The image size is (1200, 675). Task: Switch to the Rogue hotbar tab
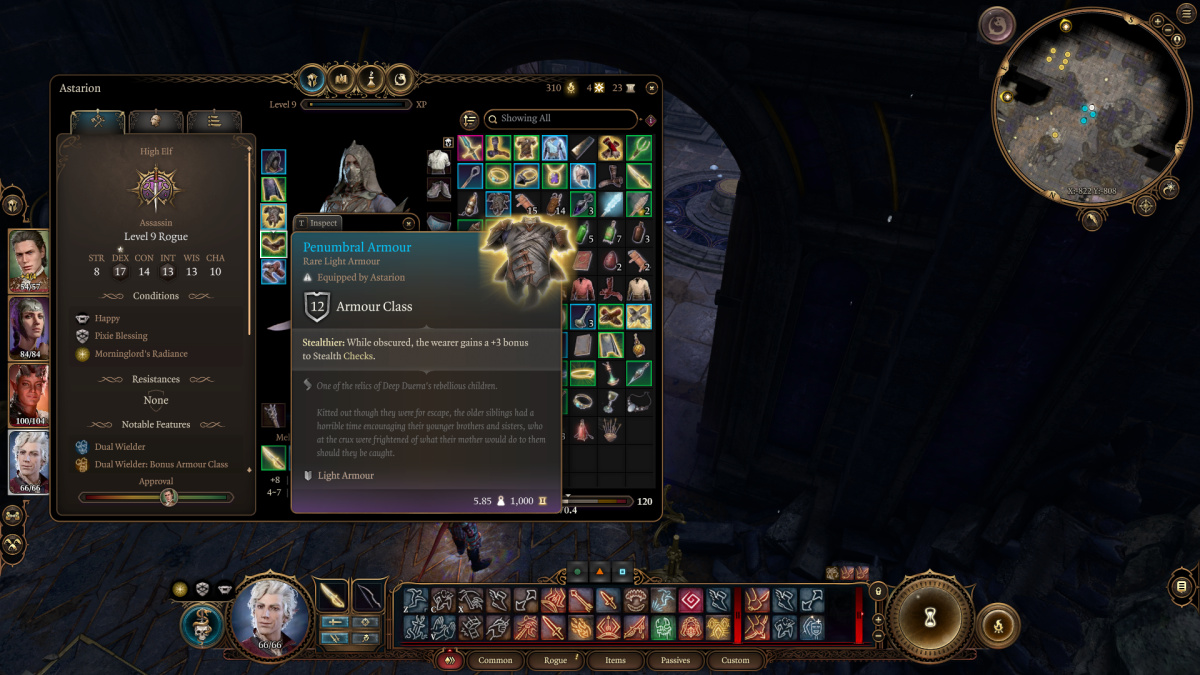555,661
